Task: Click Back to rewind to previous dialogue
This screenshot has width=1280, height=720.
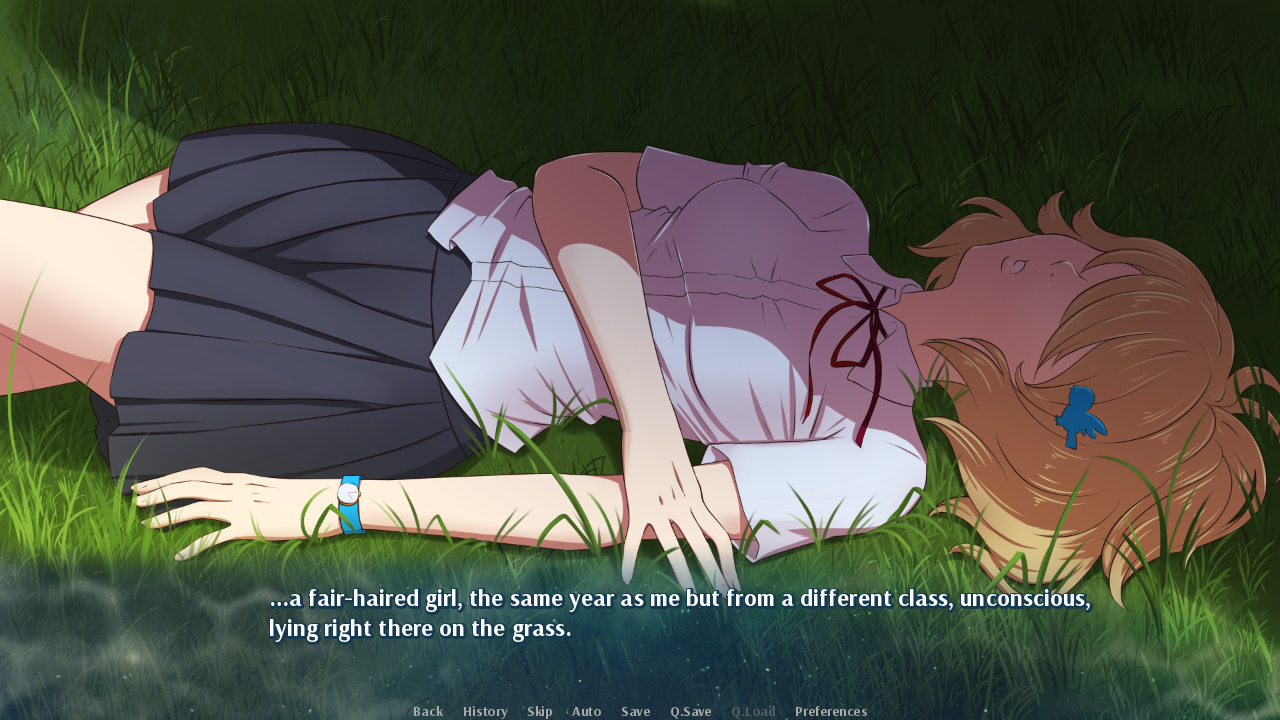Action: point(427,711)
